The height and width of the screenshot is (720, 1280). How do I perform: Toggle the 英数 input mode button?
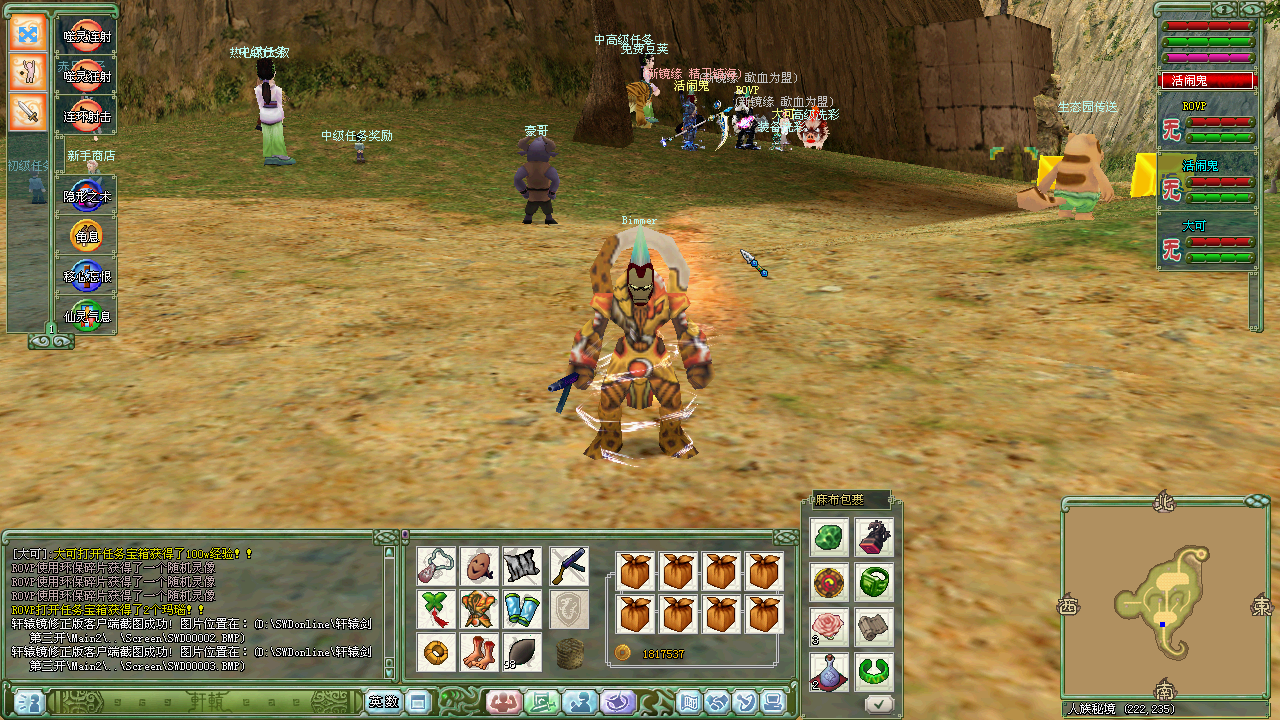coord(383,702)
